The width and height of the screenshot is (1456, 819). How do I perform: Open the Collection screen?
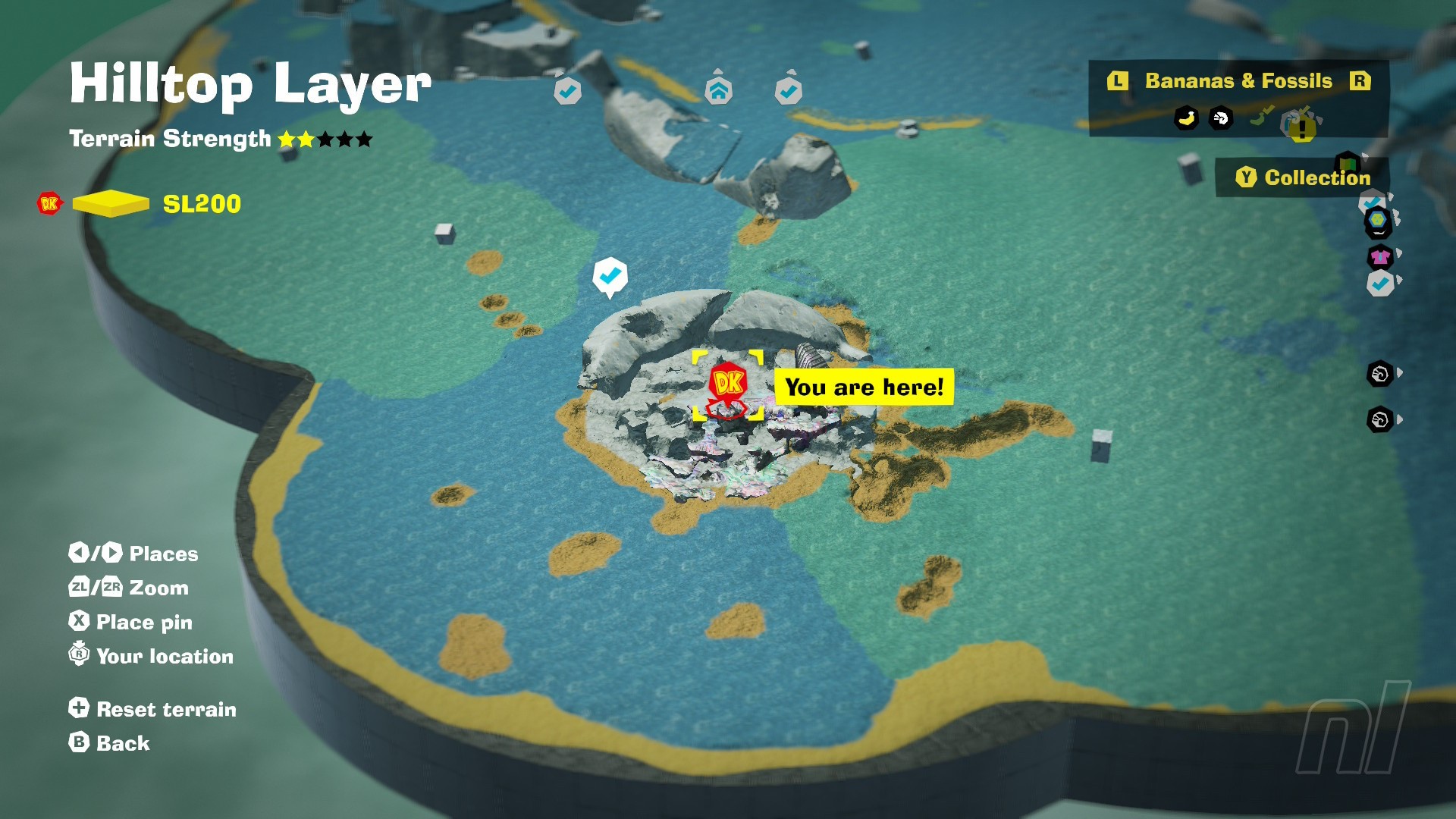pos(1303,177)
